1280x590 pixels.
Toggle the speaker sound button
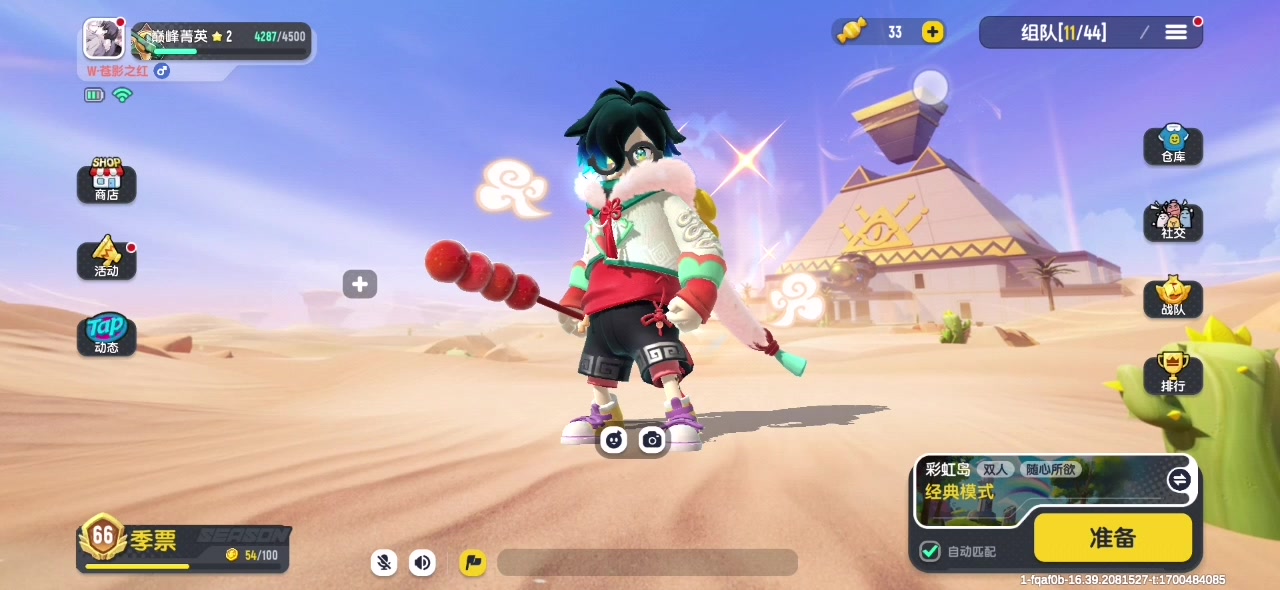click(x=423, y=562)
